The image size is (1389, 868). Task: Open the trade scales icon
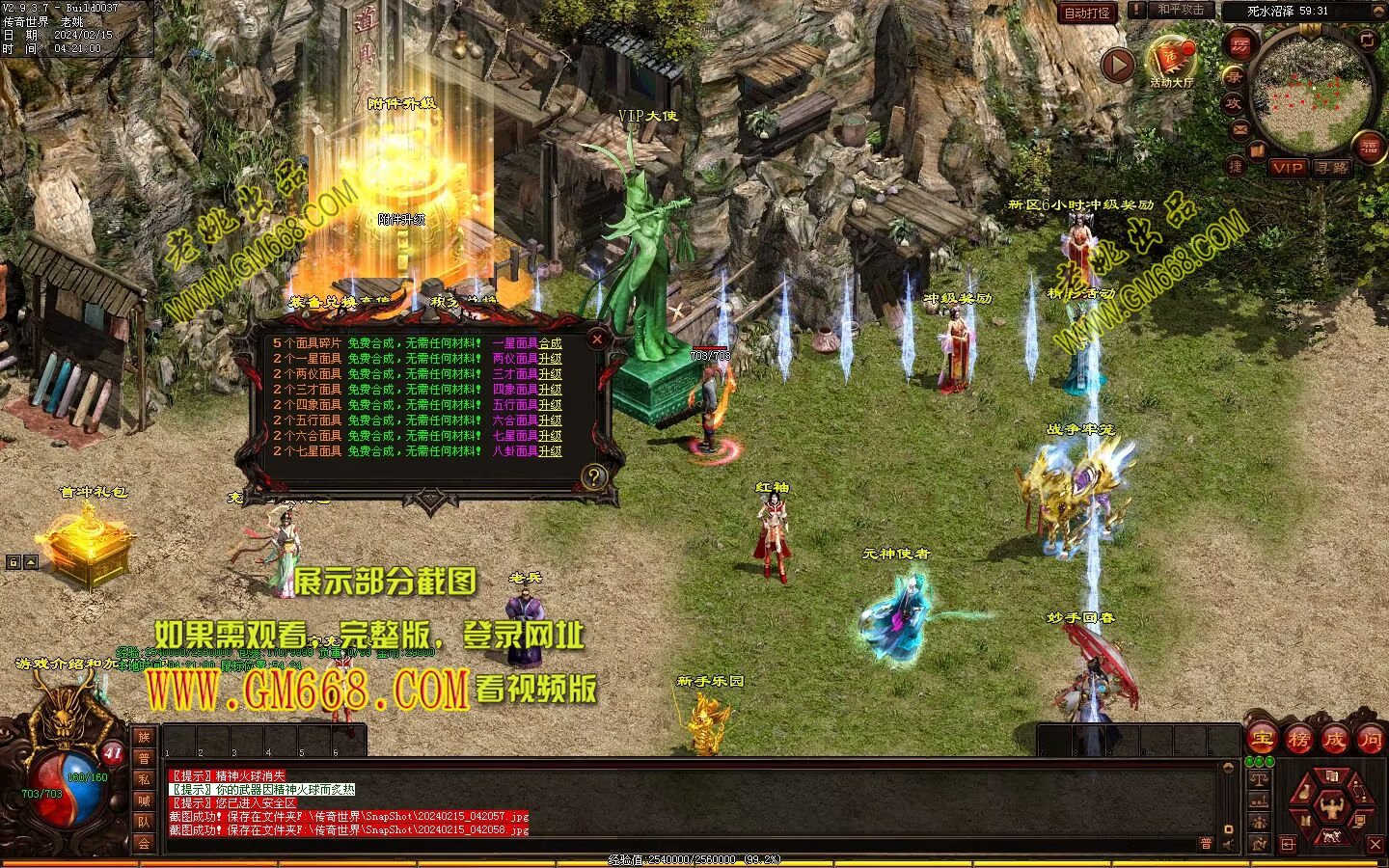tap(1259, 778)
